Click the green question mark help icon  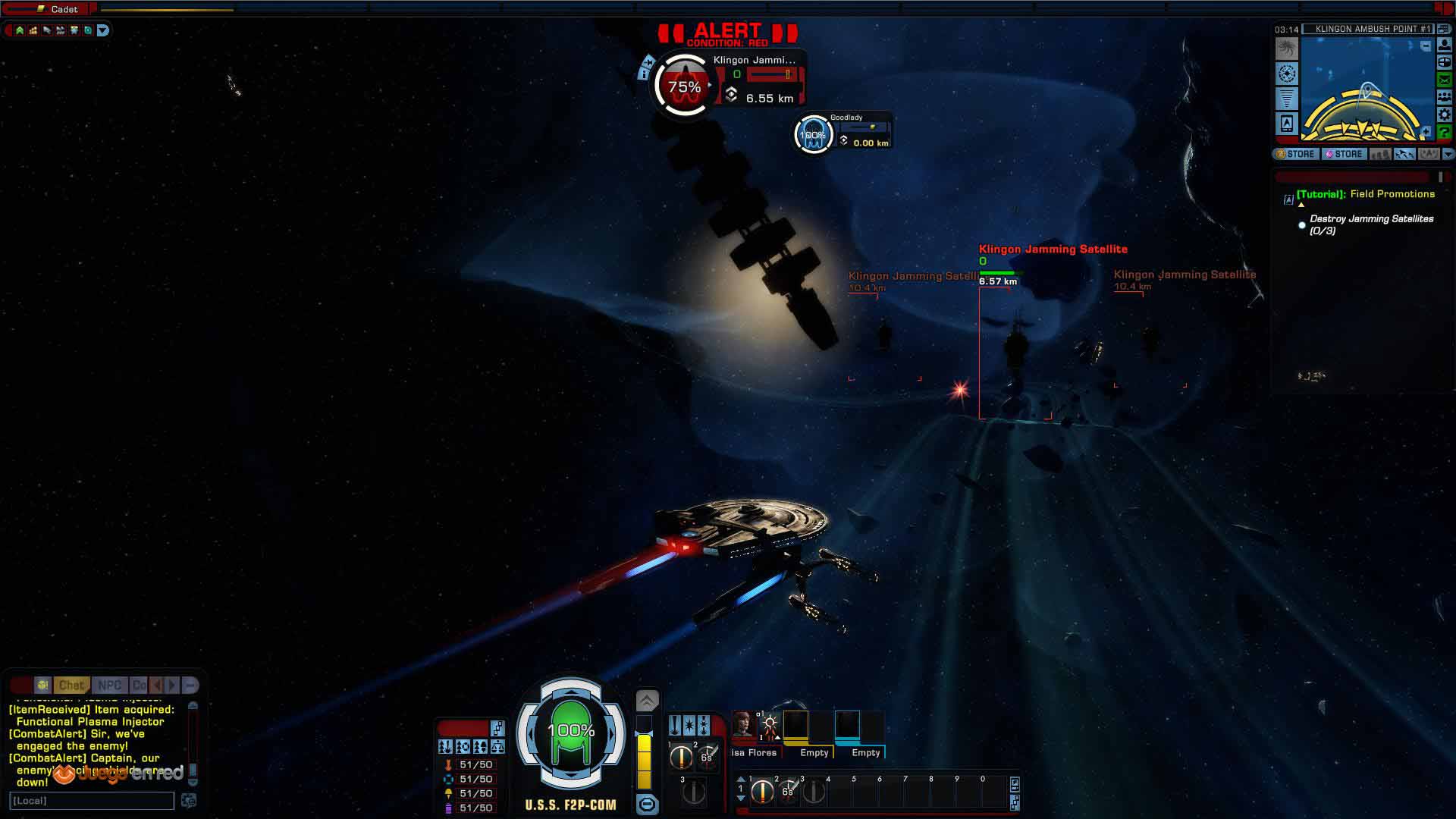pyautogui.click(x=1445, y=132)
